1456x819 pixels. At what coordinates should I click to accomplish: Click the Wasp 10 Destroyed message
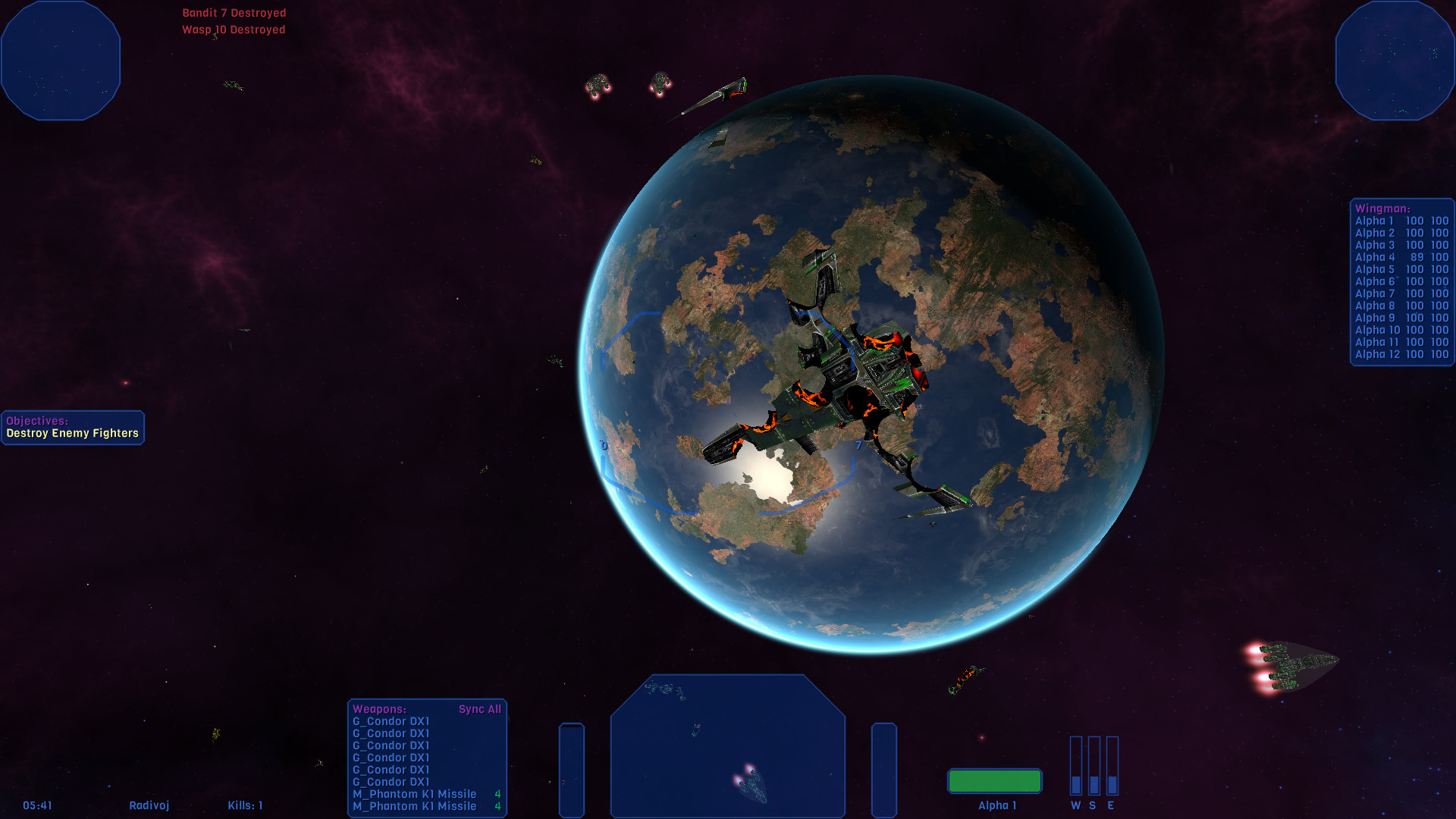click(233, 30)
